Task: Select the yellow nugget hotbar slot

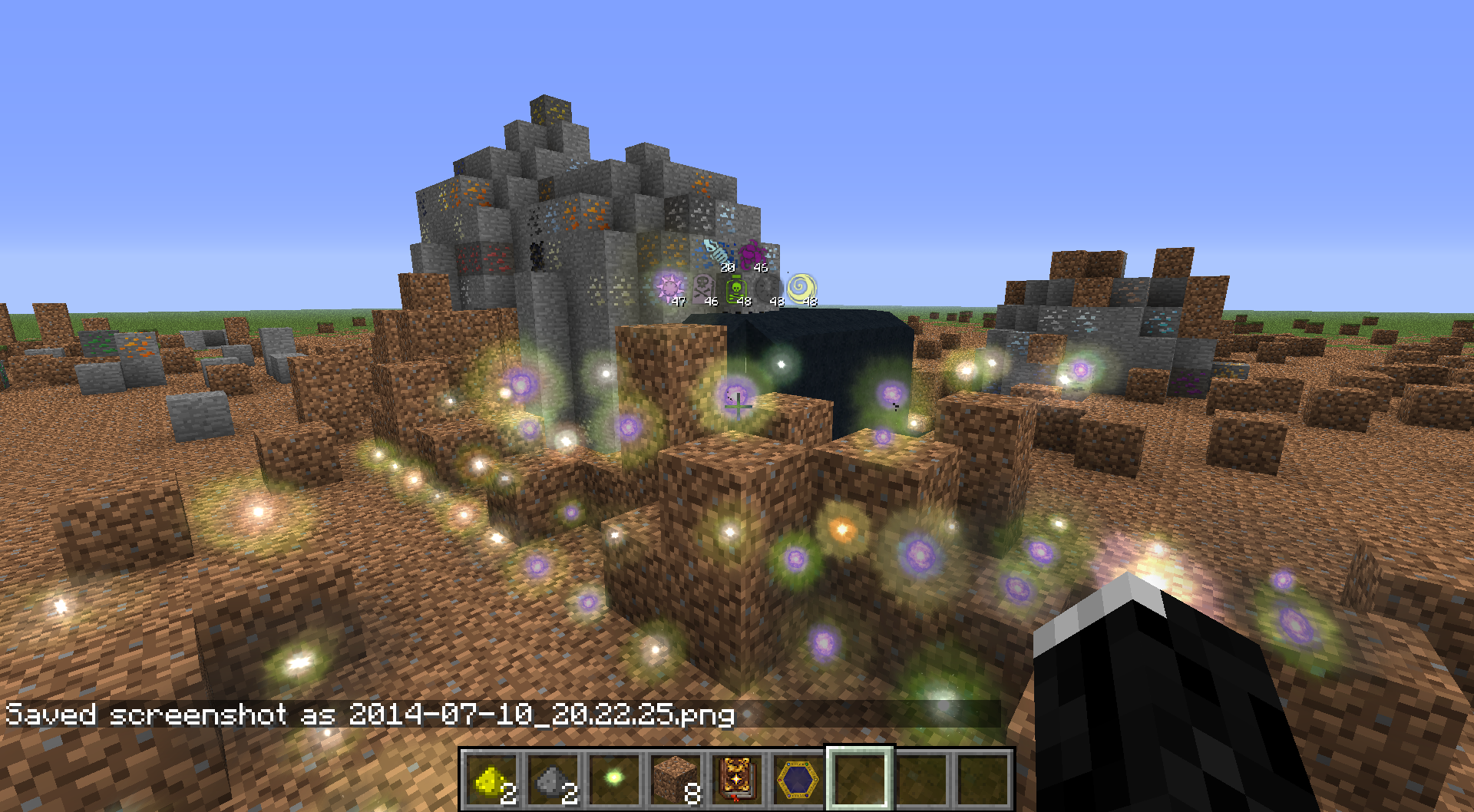Action: pos(491,780)
